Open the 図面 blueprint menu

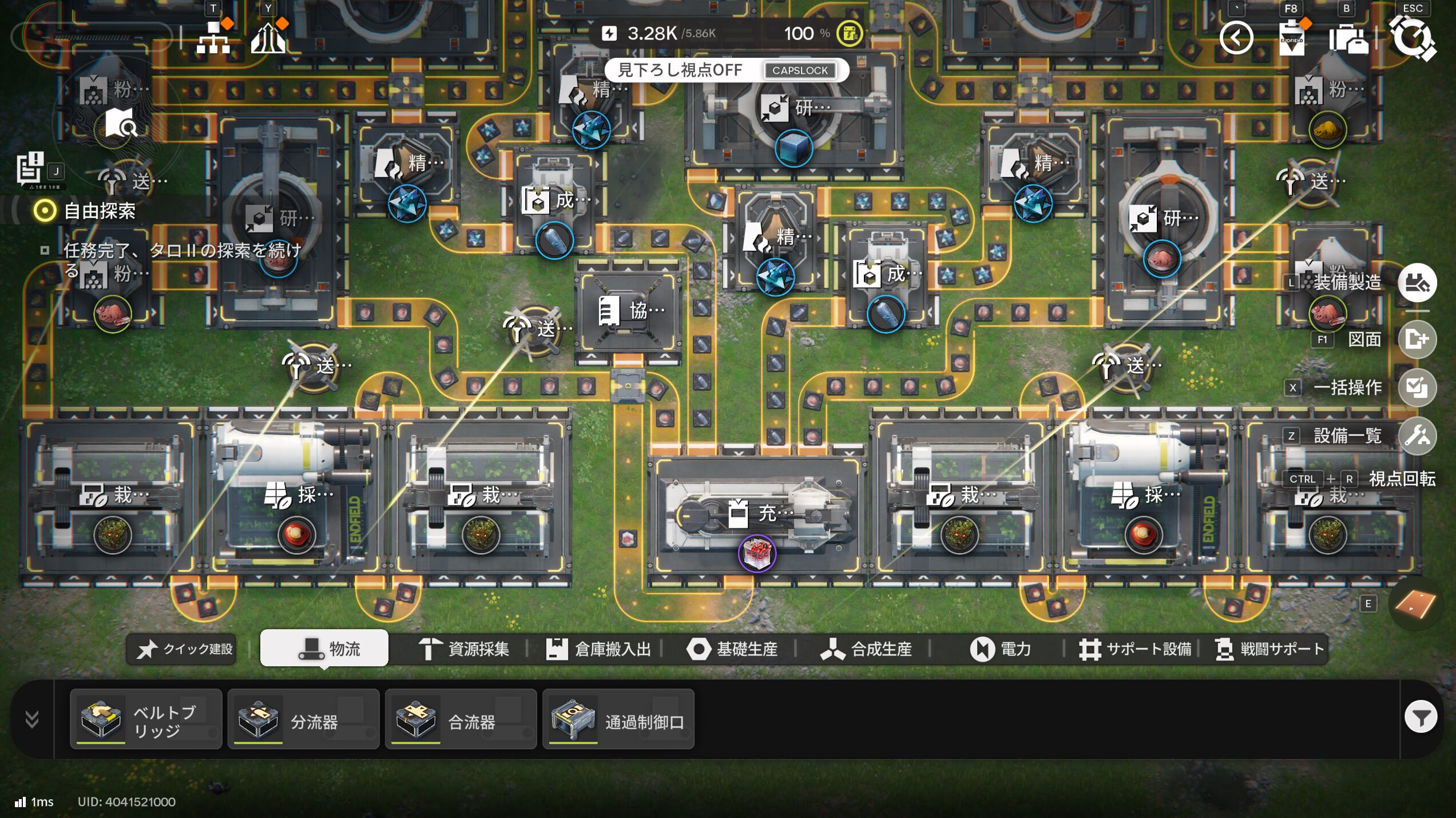1417,339
